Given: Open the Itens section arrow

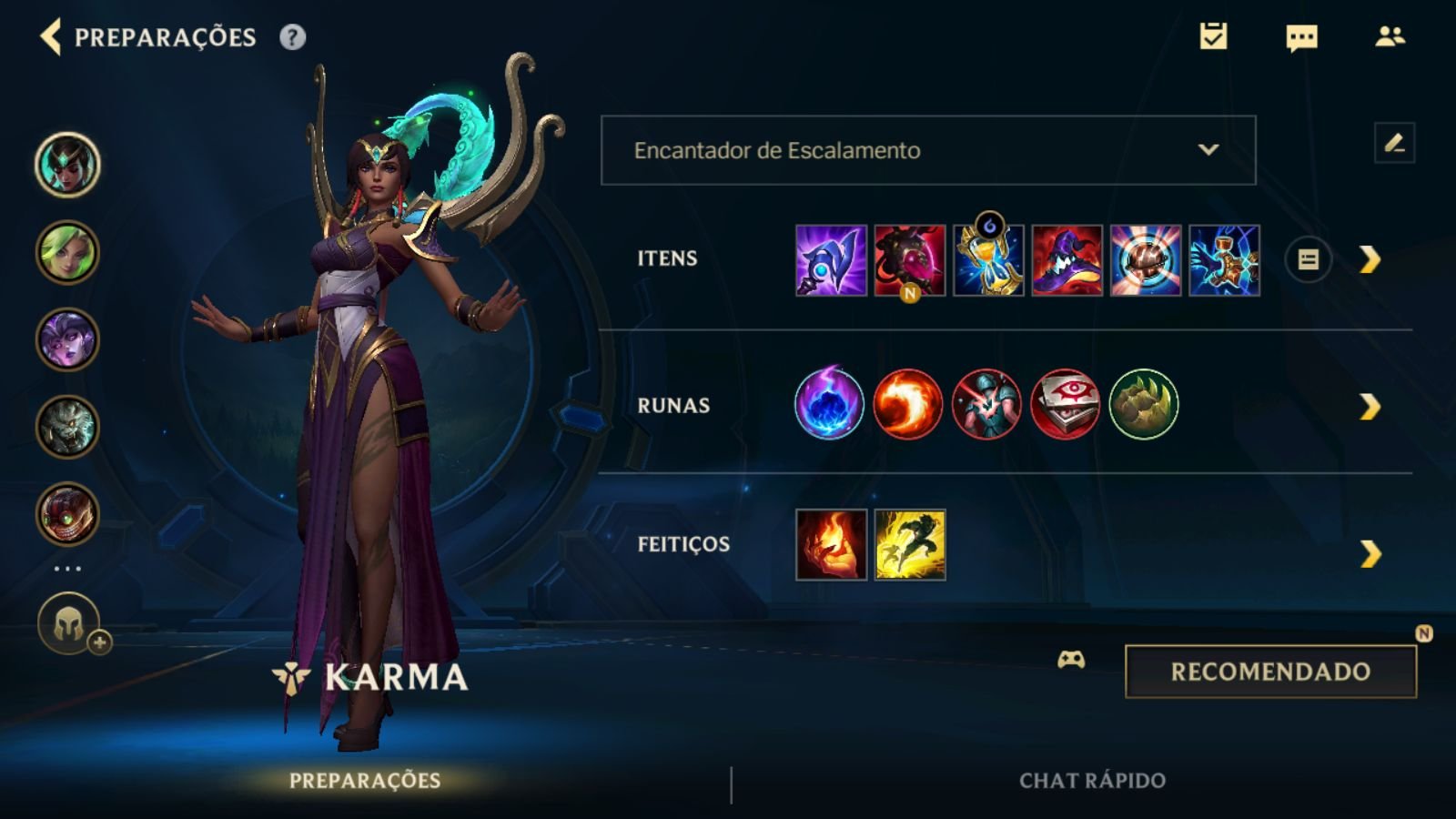Looking at the screenshot, I should [1370, 260].
